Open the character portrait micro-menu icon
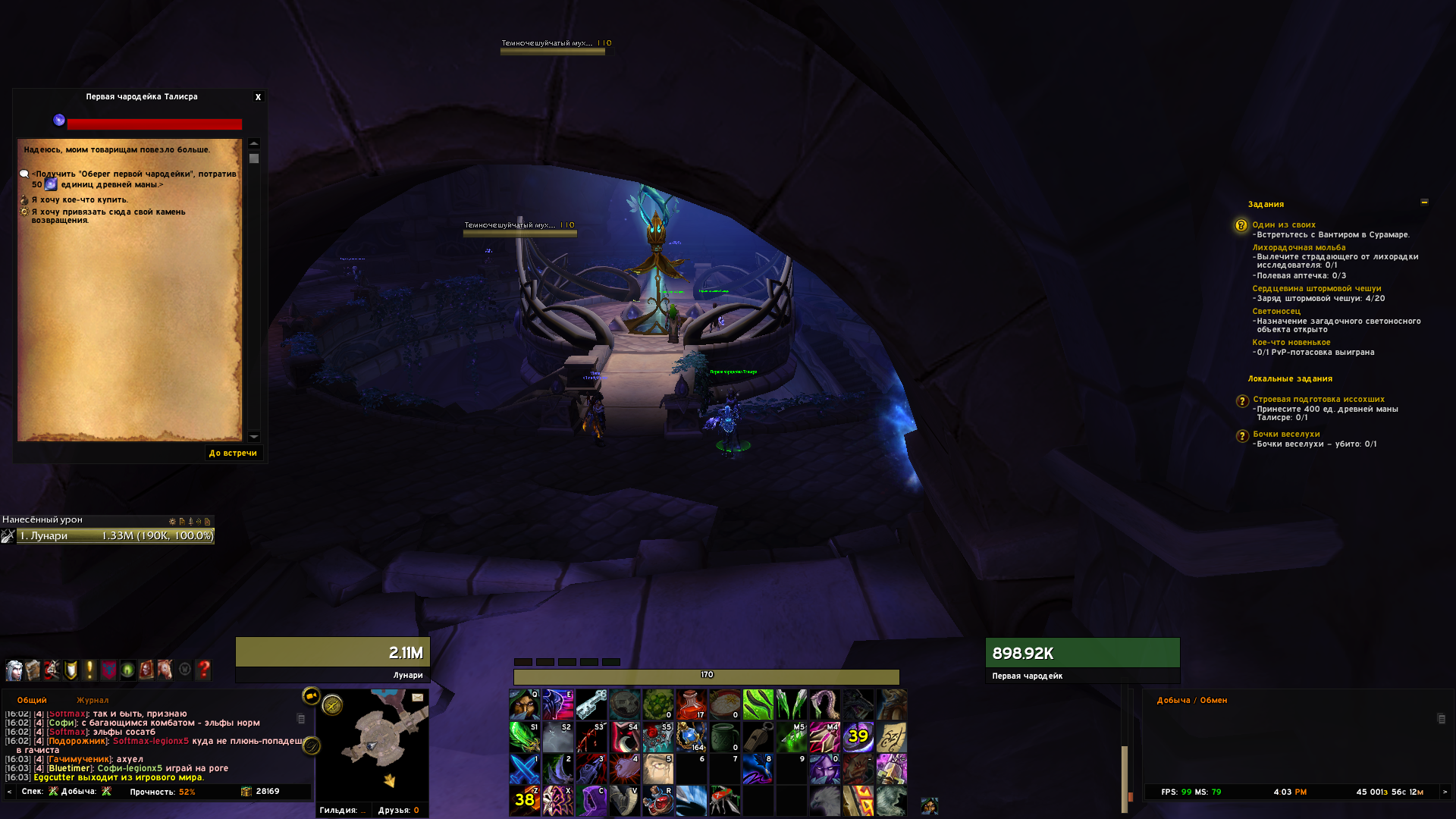Image resolution: width=1456 pixels, height=819 pixels. (14, 670)
